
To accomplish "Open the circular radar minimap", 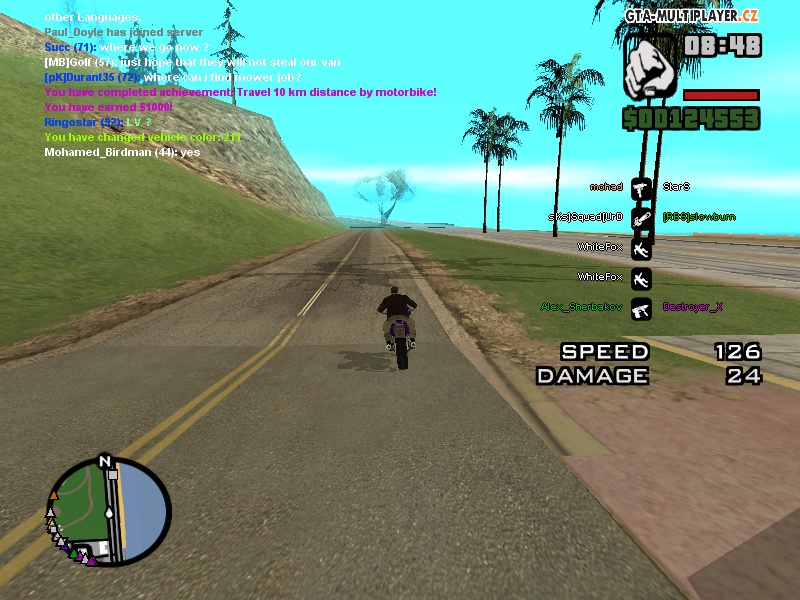I will click(110, 512).
